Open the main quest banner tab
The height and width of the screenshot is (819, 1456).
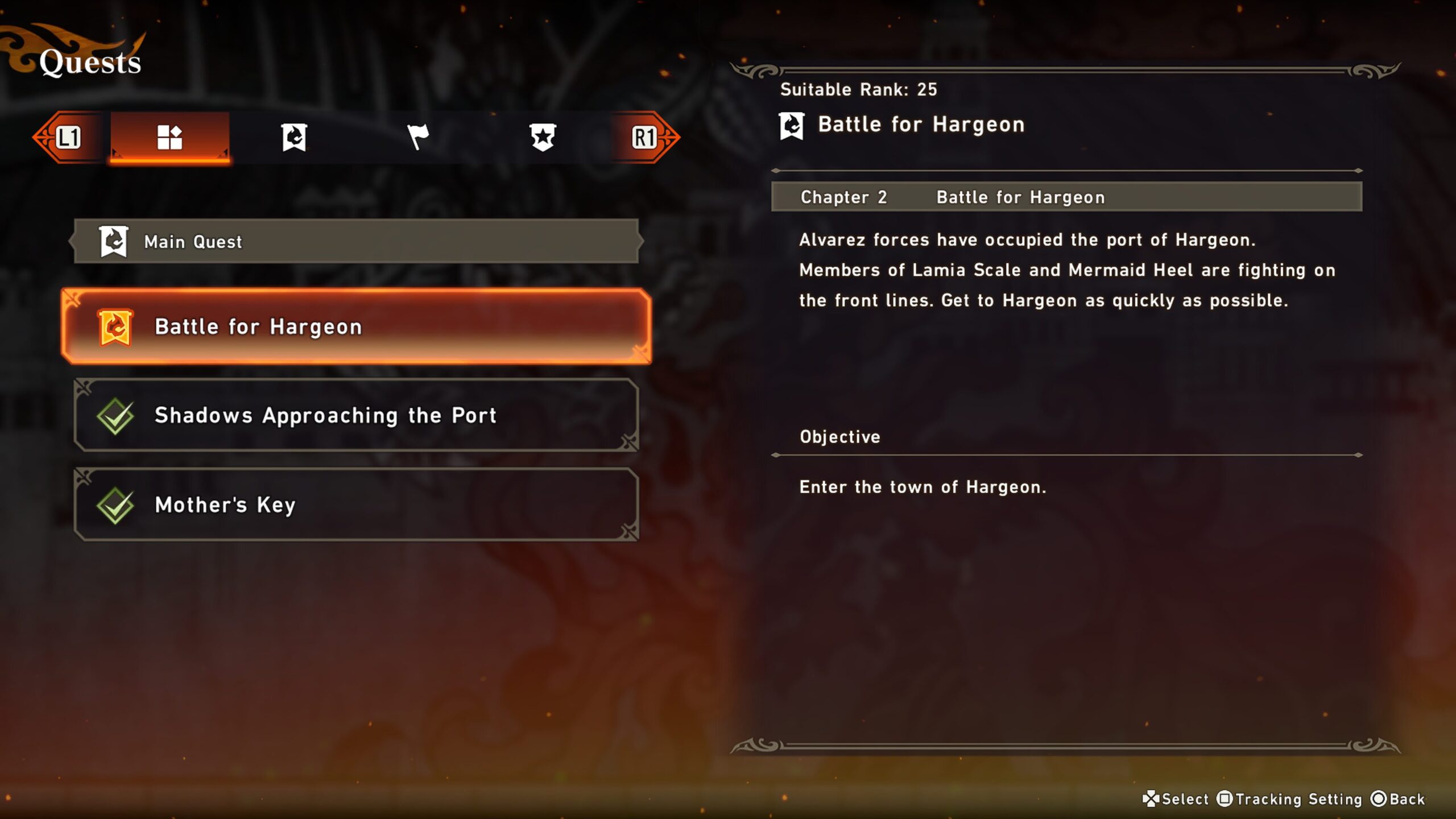tap(294, 137)
